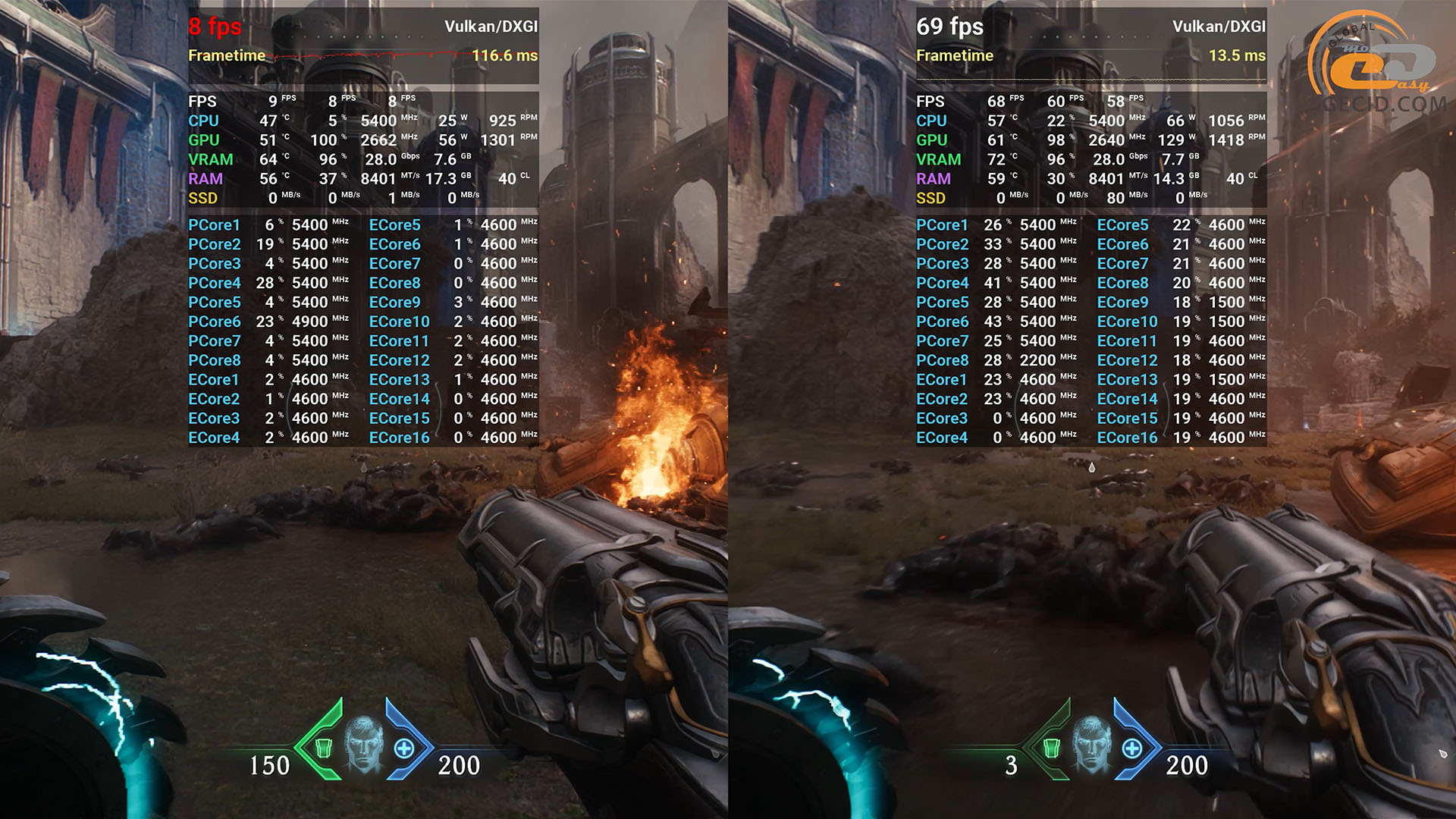Image resolution: width=1456 pixels, height=819 pixels.
Task: Click the green armor icon beside 150
Action: (x=323, y=748)
